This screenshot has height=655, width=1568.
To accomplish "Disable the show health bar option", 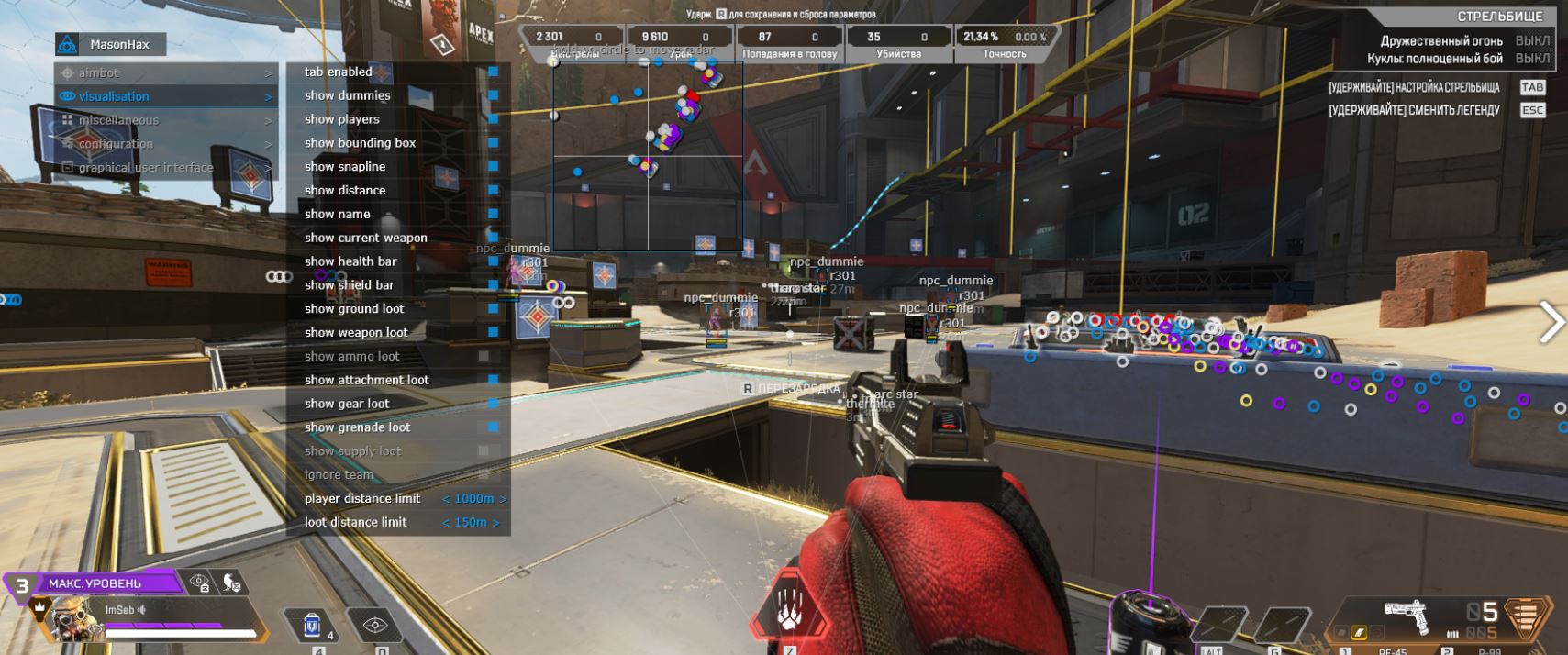I will 493,261.
